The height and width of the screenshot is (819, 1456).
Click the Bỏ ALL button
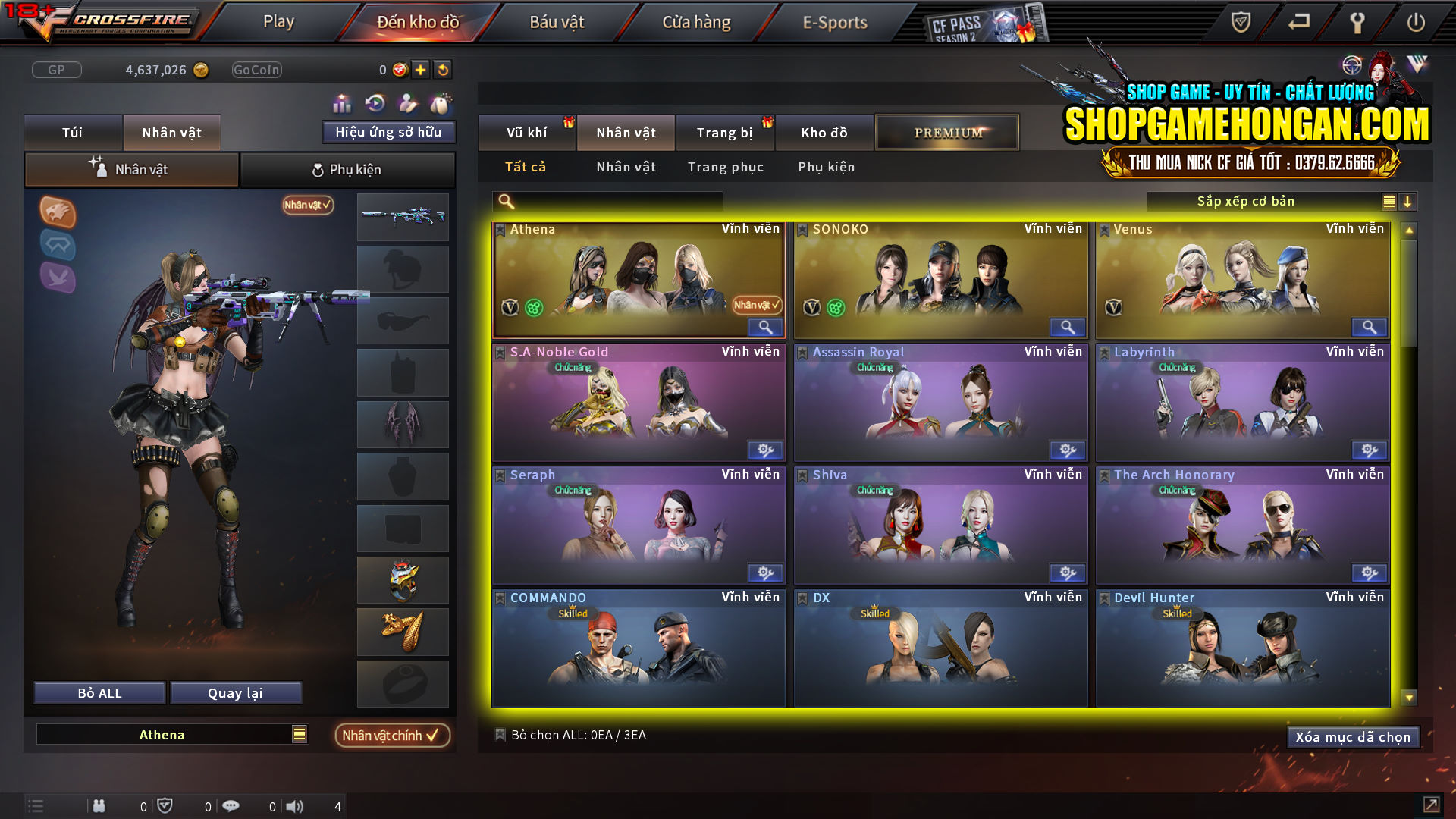(99, 692)
